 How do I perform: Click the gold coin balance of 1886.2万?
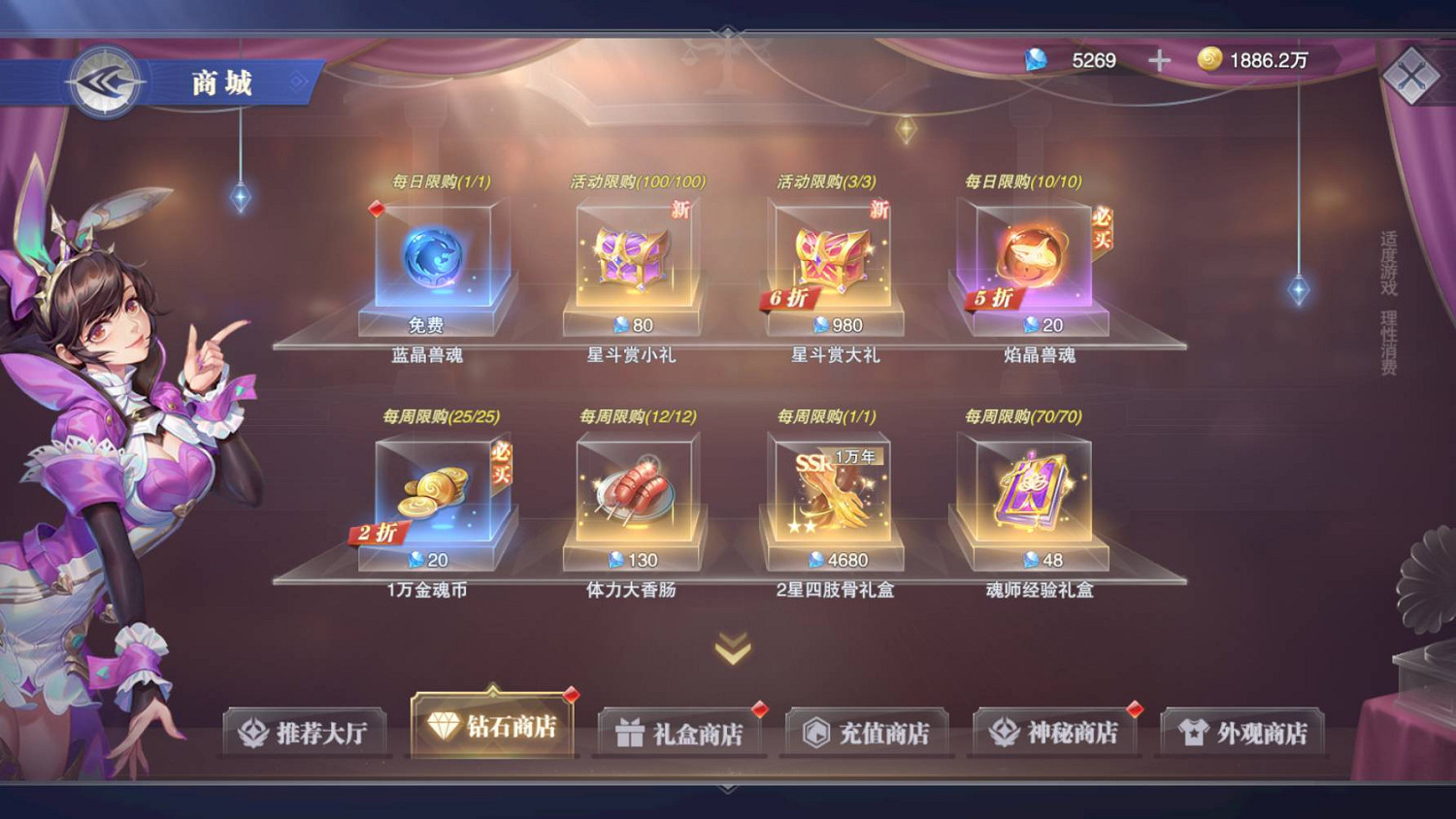1252,59
